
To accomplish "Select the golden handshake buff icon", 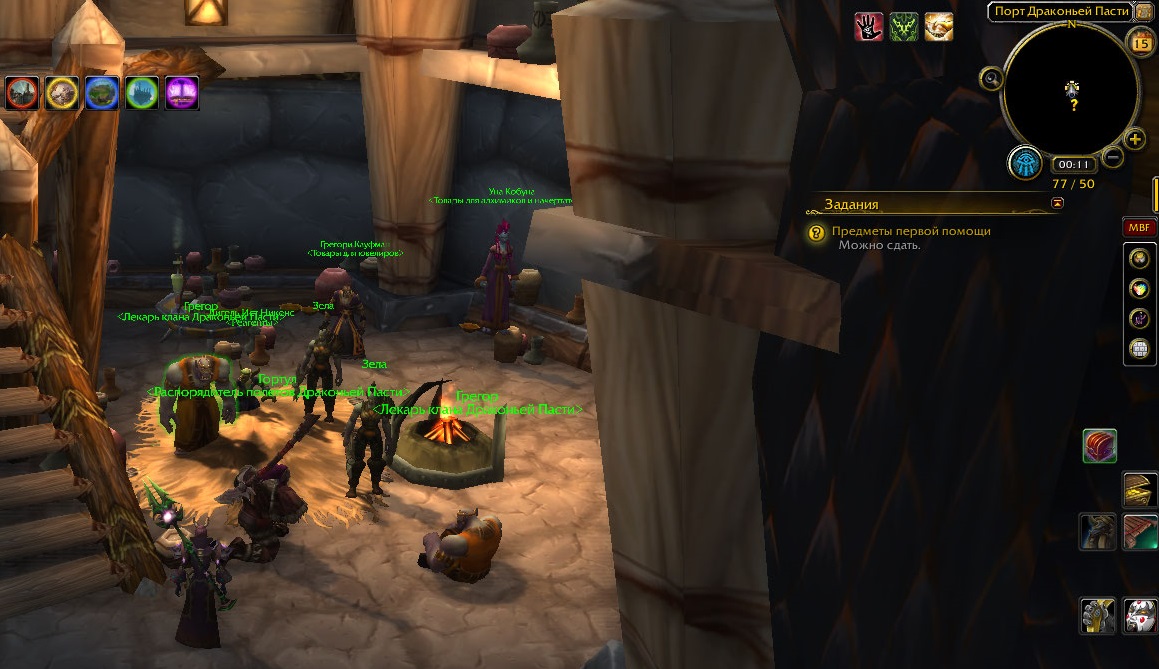I will pyautogui.click(x=938, y=26).
